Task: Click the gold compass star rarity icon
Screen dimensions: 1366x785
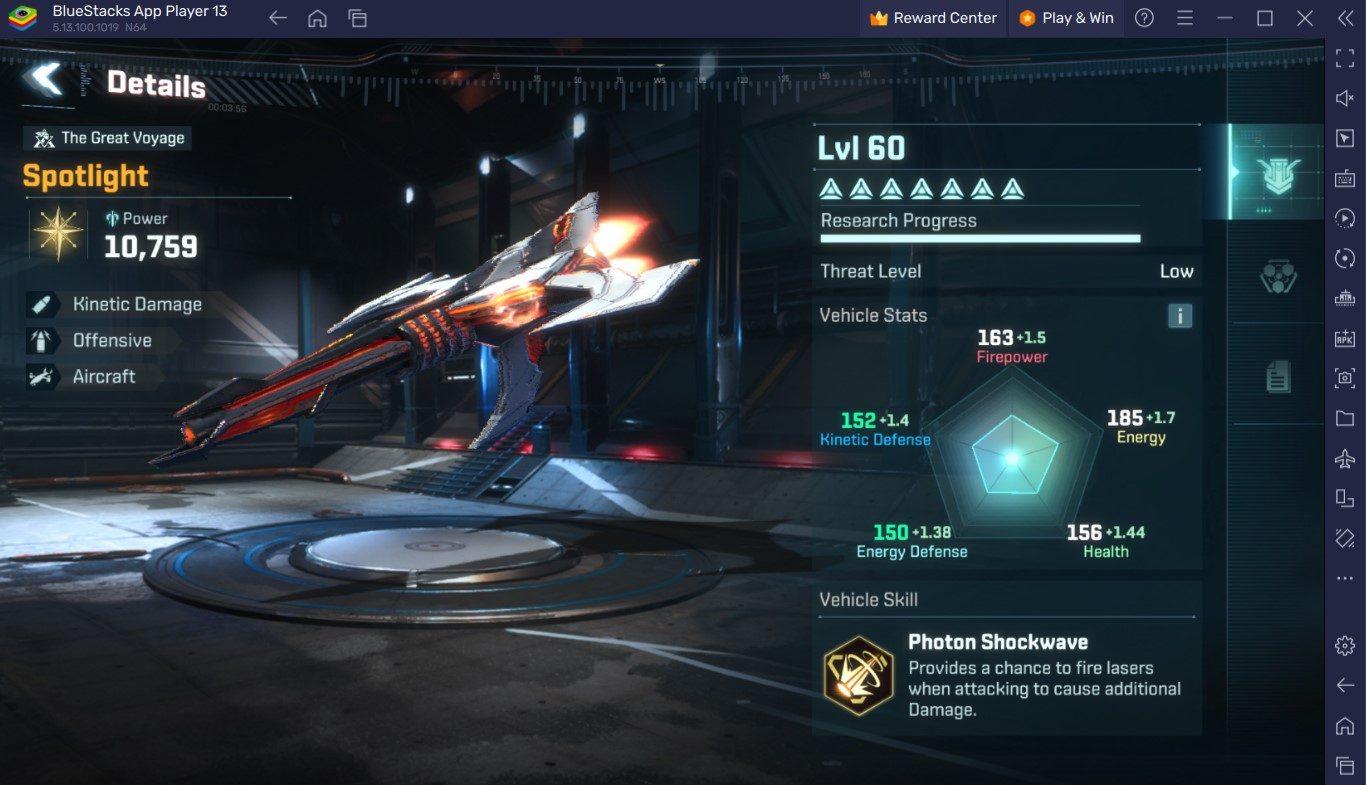Action: click(59, 235)
